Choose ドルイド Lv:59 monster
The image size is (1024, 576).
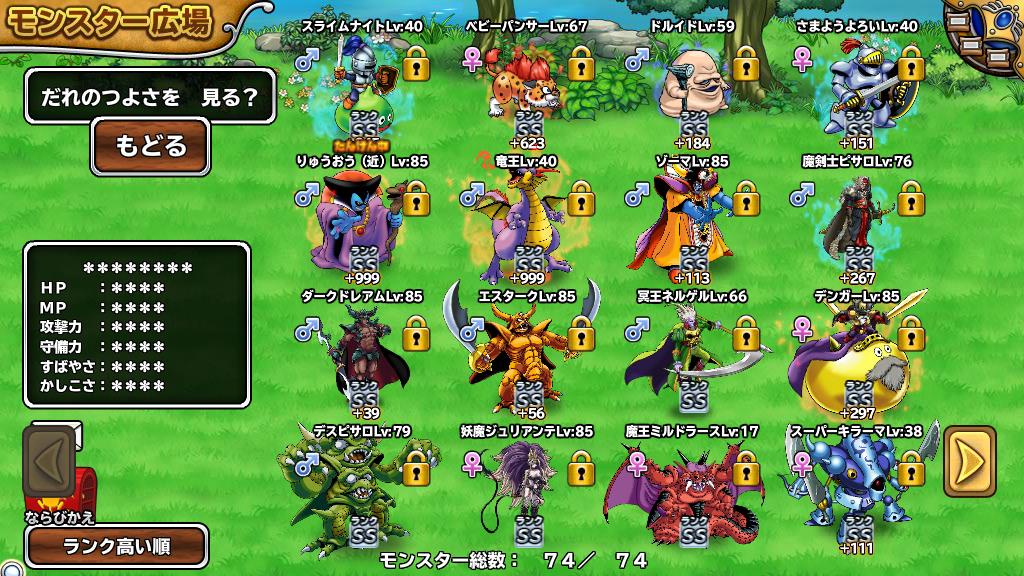point(692,85)
